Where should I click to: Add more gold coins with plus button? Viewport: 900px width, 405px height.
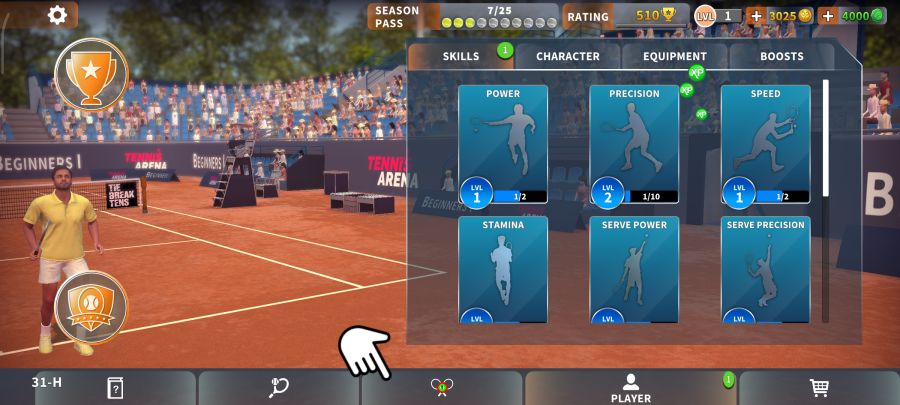point(756,16)
